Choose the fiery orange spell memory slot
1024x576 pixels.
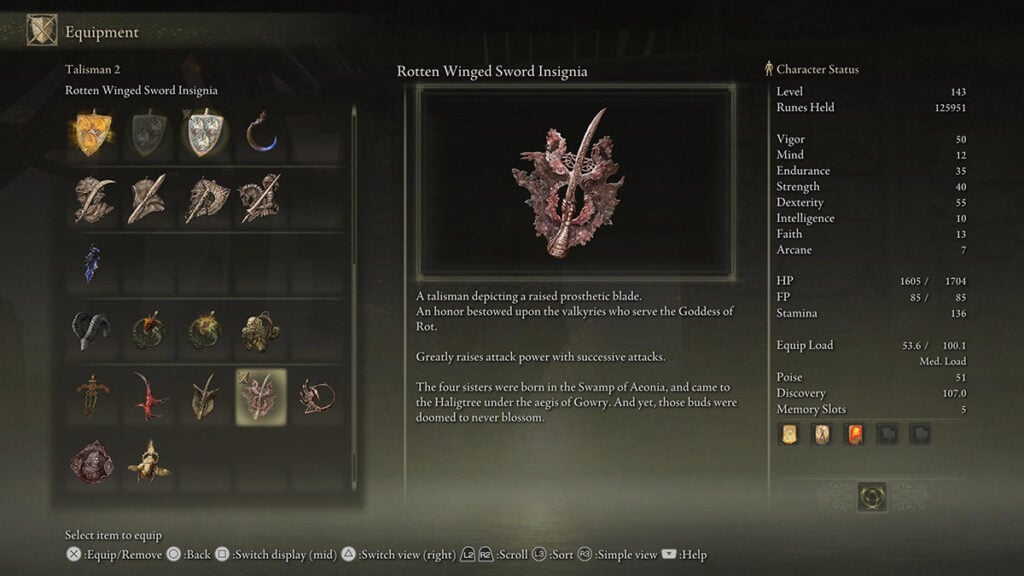(x=855, y=434)
